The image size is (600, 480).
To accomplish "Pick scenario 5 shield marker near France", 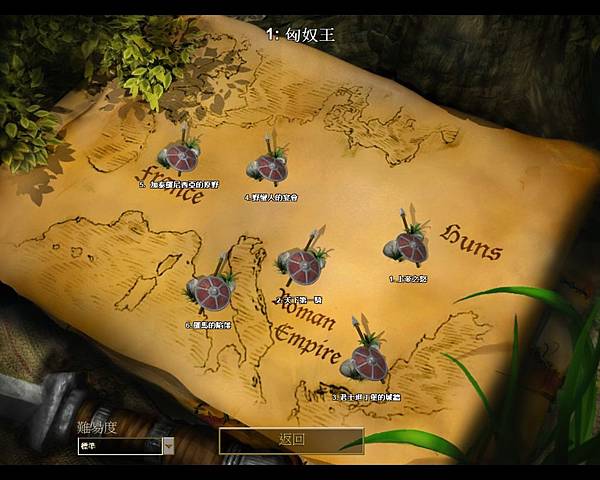I will 182,158.
